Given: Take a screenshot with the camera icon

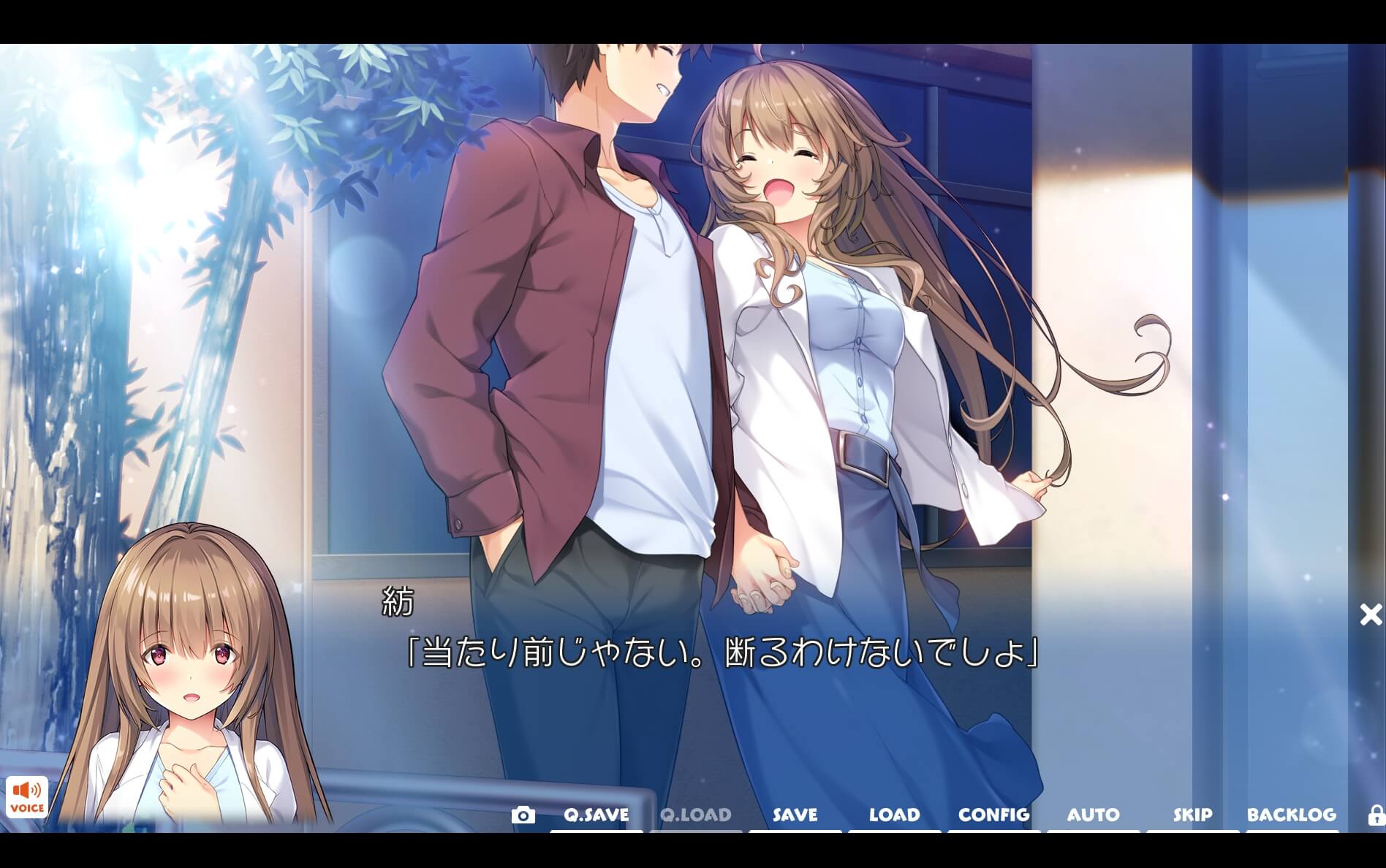Looking at the screenshot, I should (526, 815).
